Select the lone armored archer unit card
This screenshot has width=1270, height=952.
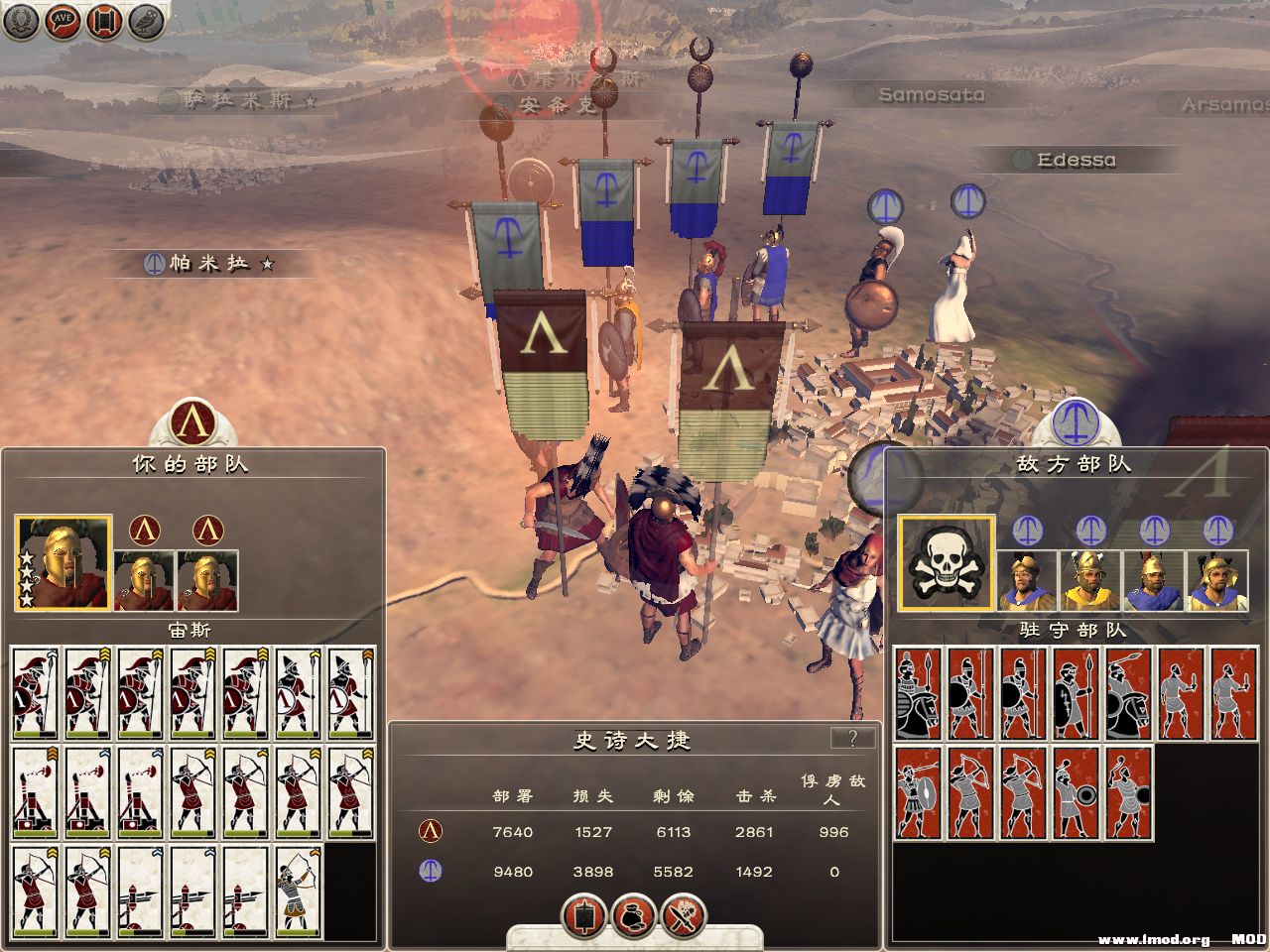299,891
